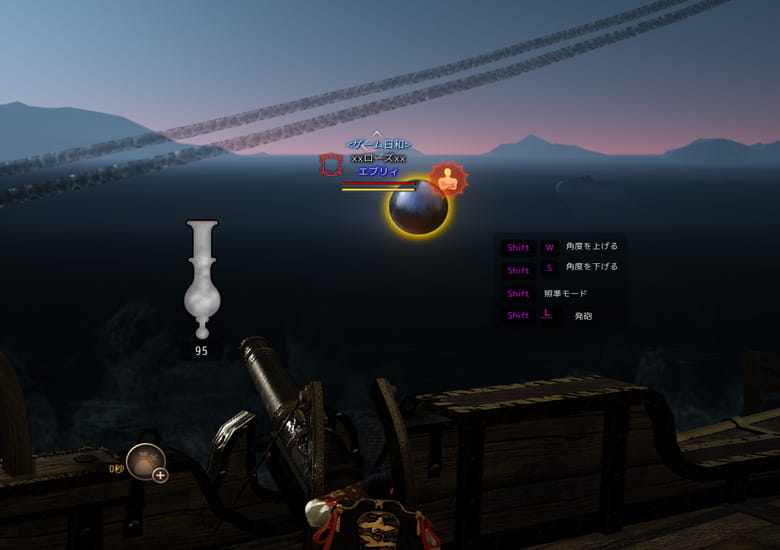Click the red crossed-arms badge icon
780x550 pixels.
click(x=449, y=180)
